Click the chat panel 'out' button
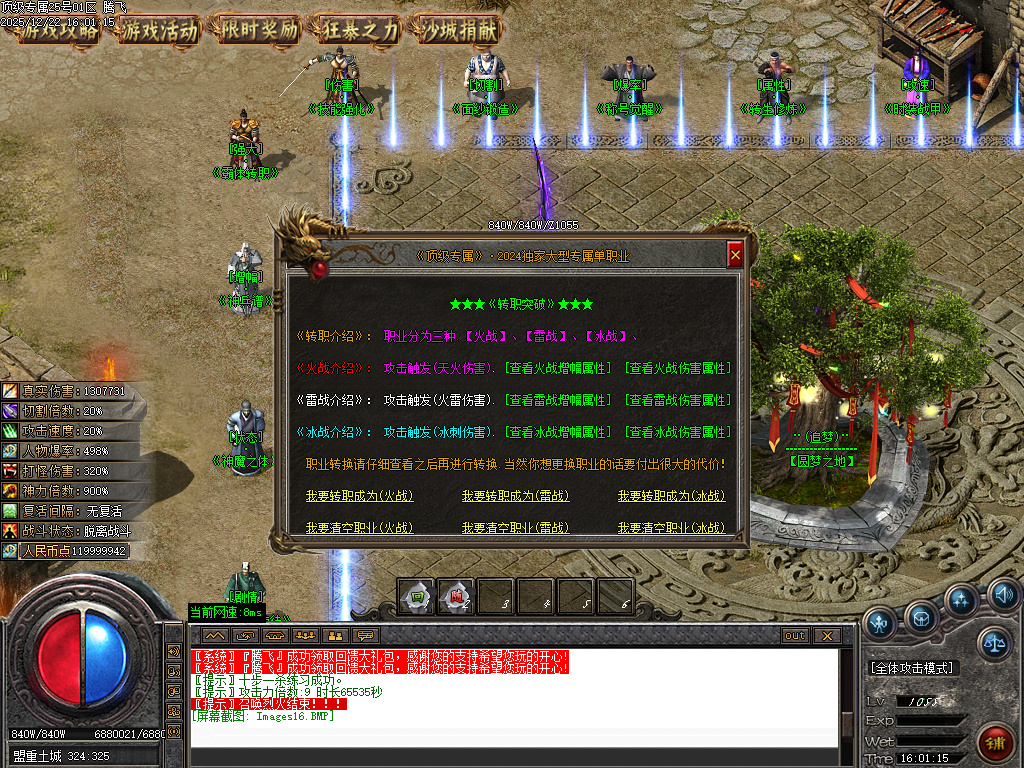The height and width of the screenshot is (768, 1024). [795, 635]
